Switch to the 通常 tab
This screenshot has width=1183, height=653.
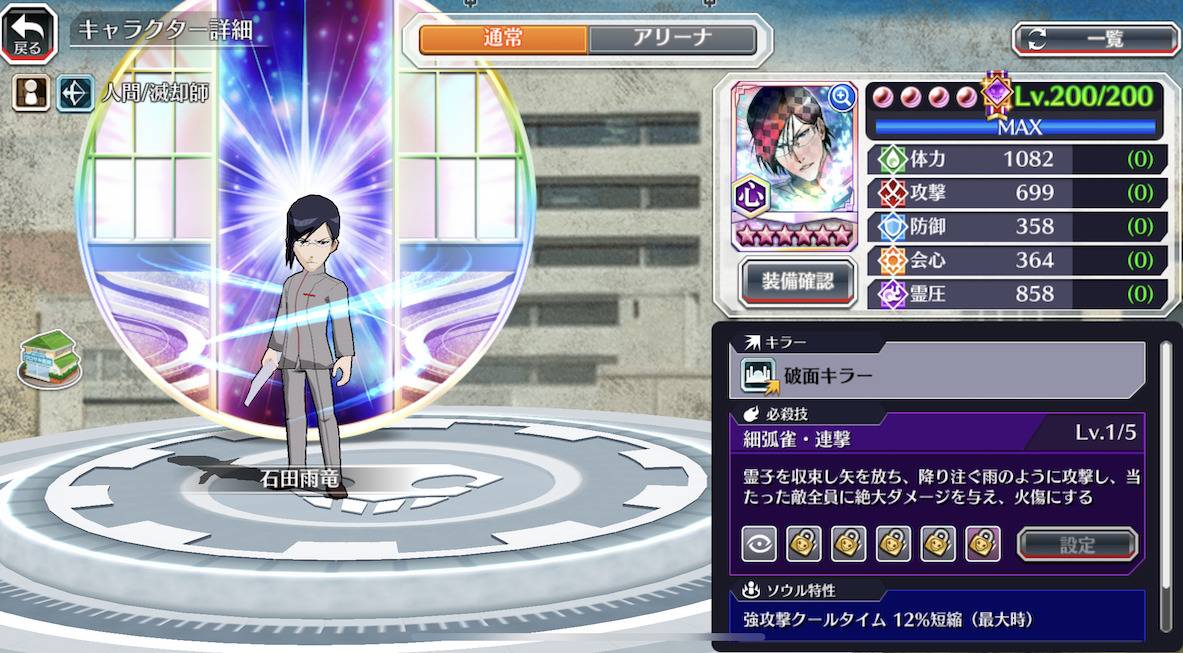click(503, 39)
